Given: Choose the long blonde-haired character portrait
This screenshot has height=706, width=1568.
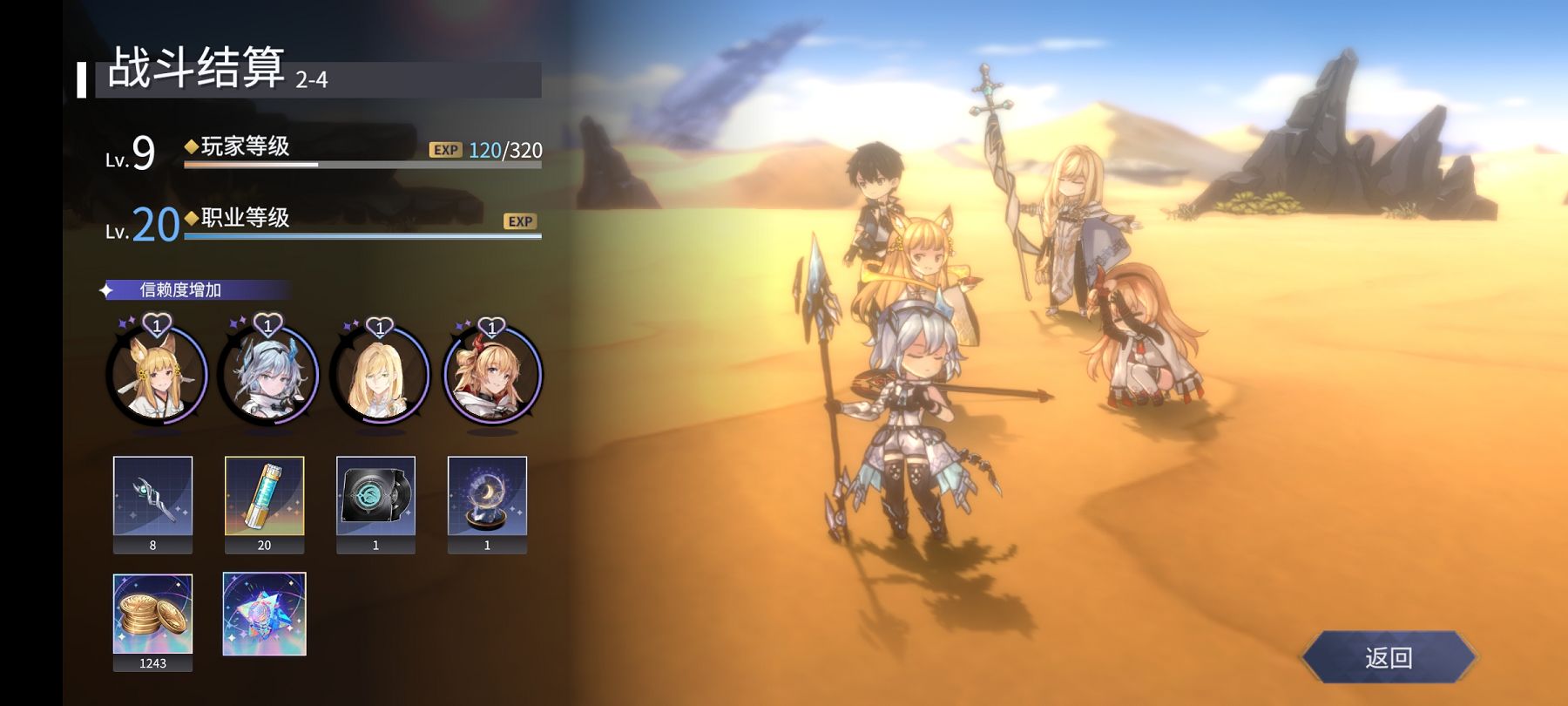Looking at the screenshot, I should (x=380, y=377).
